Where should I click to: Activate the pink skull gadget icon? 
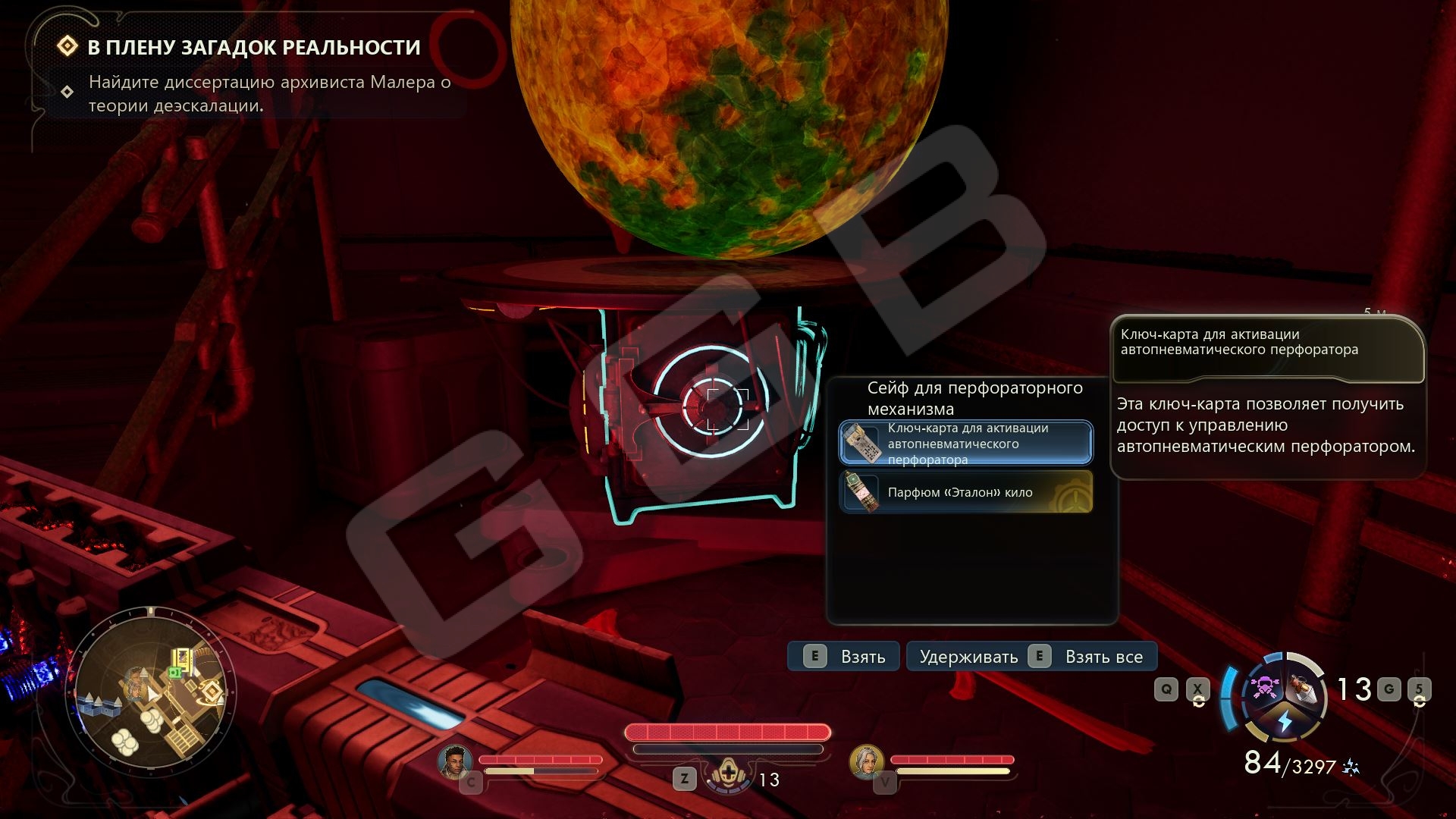(1263, 688)
